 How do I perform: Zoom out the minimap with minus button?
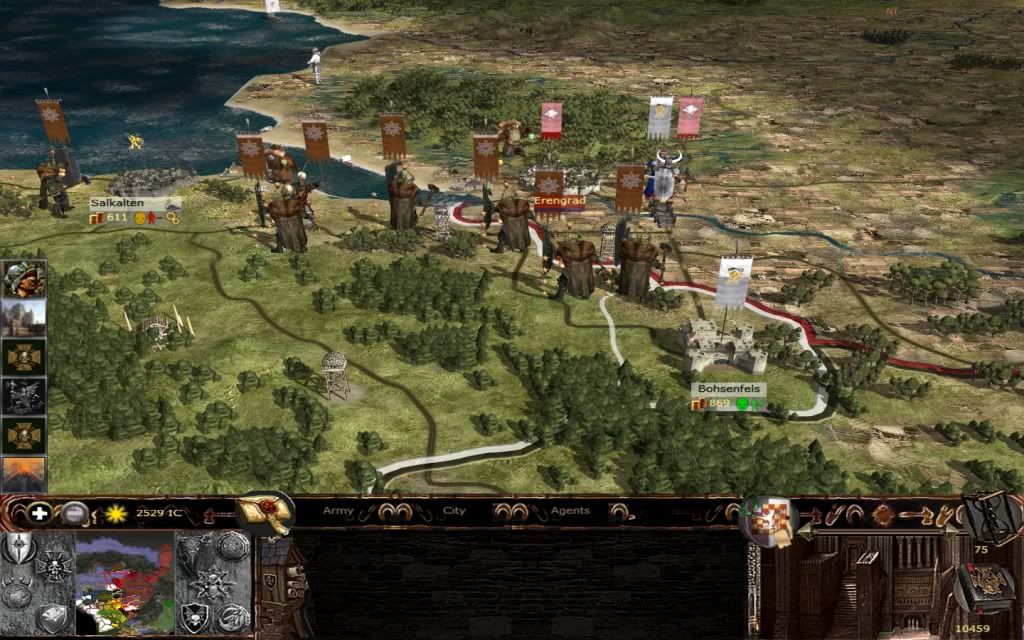click(74, 514)
